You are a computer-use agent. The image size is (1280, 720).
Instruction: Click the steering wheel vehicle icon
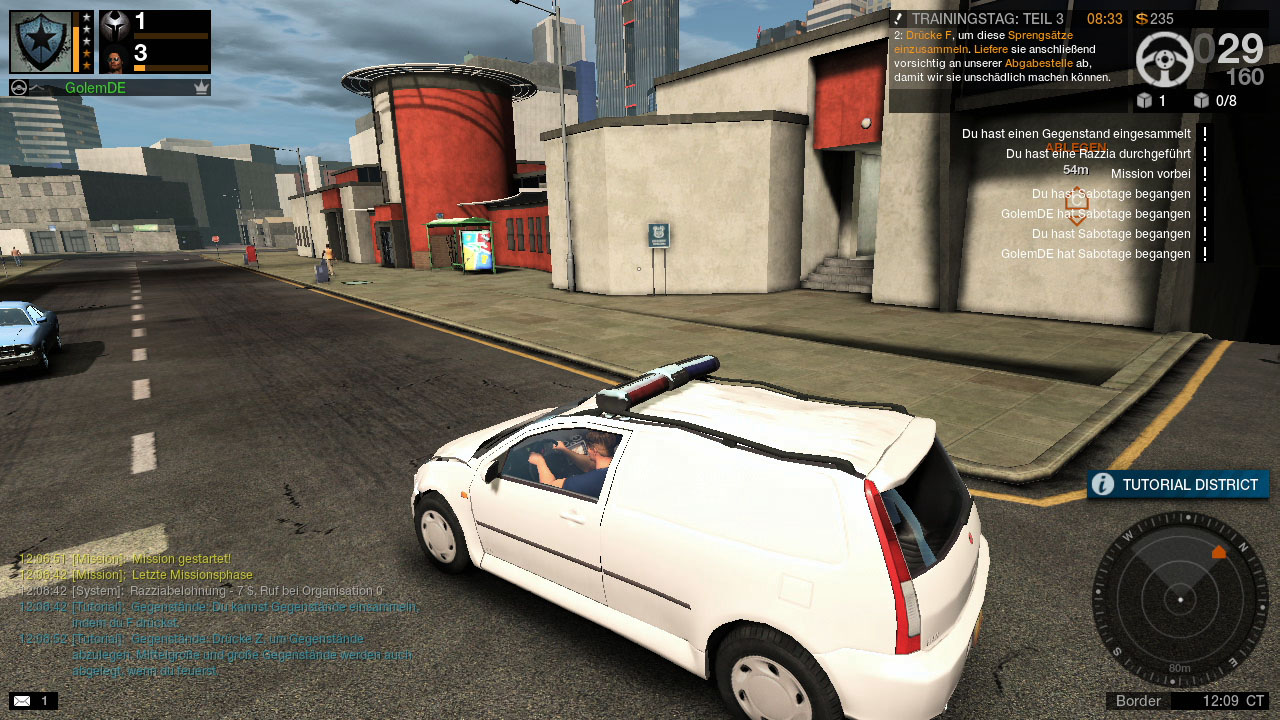pyautogui.click(x=1165, y=59)
